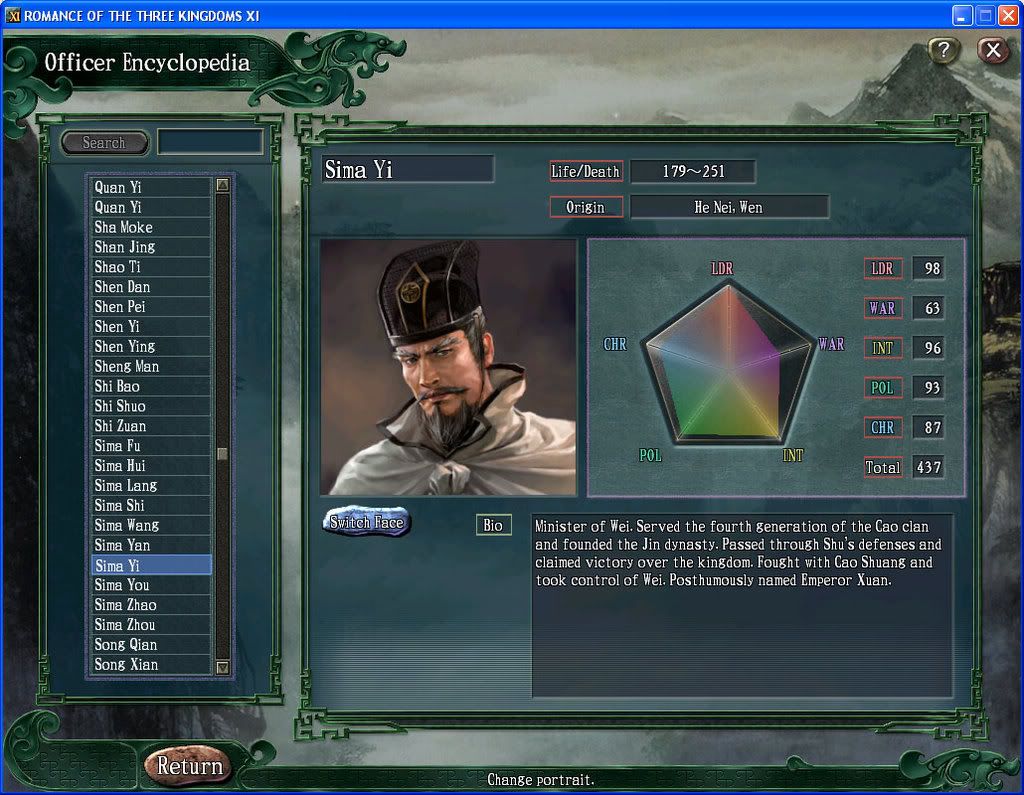The image size is (1024, 795).
Task: Open the help question mark button
Action: tap(944, 50)
